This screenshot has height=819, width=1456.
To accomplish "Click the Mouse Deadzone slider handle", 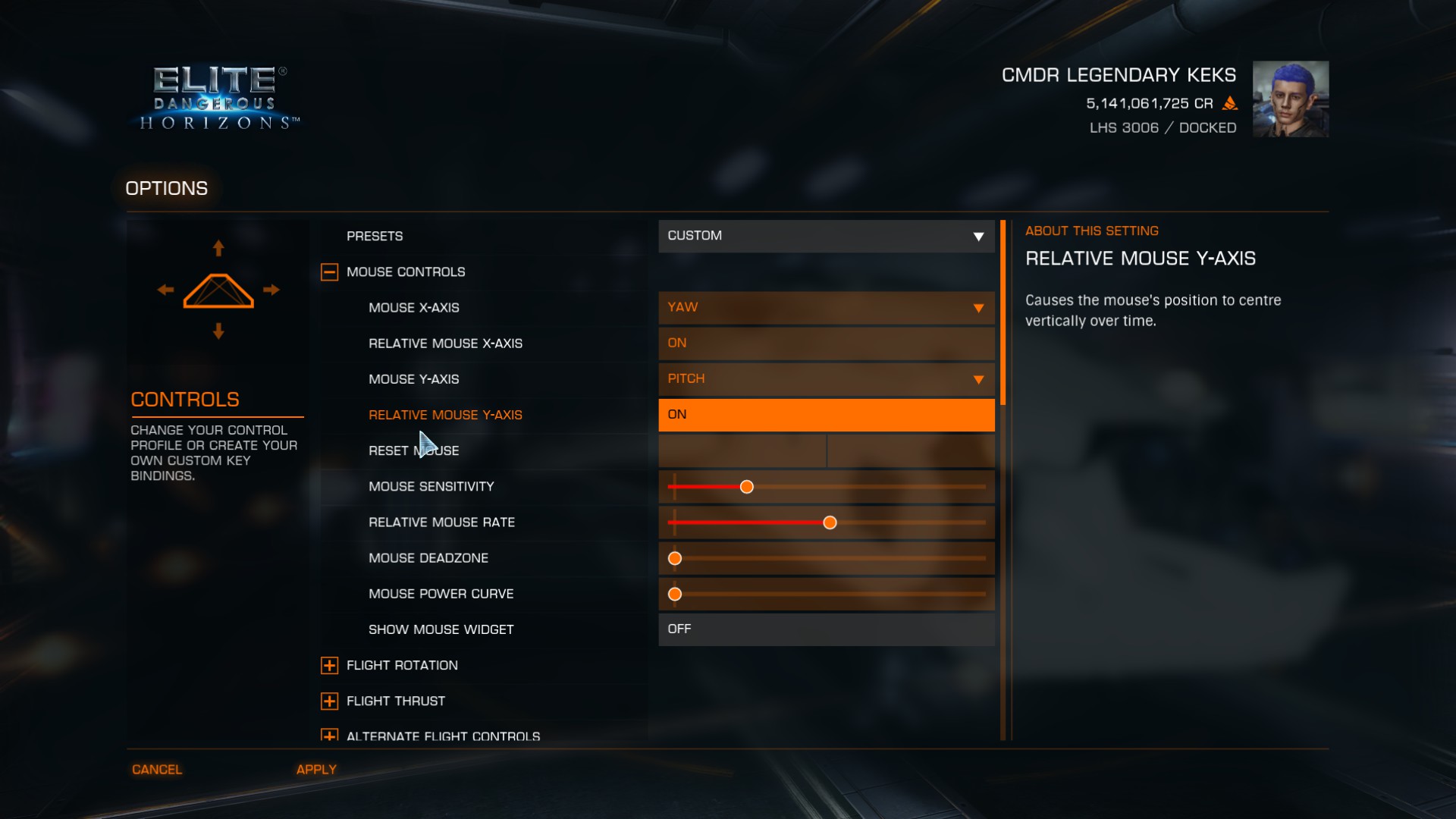I will (x=675, y=559).
